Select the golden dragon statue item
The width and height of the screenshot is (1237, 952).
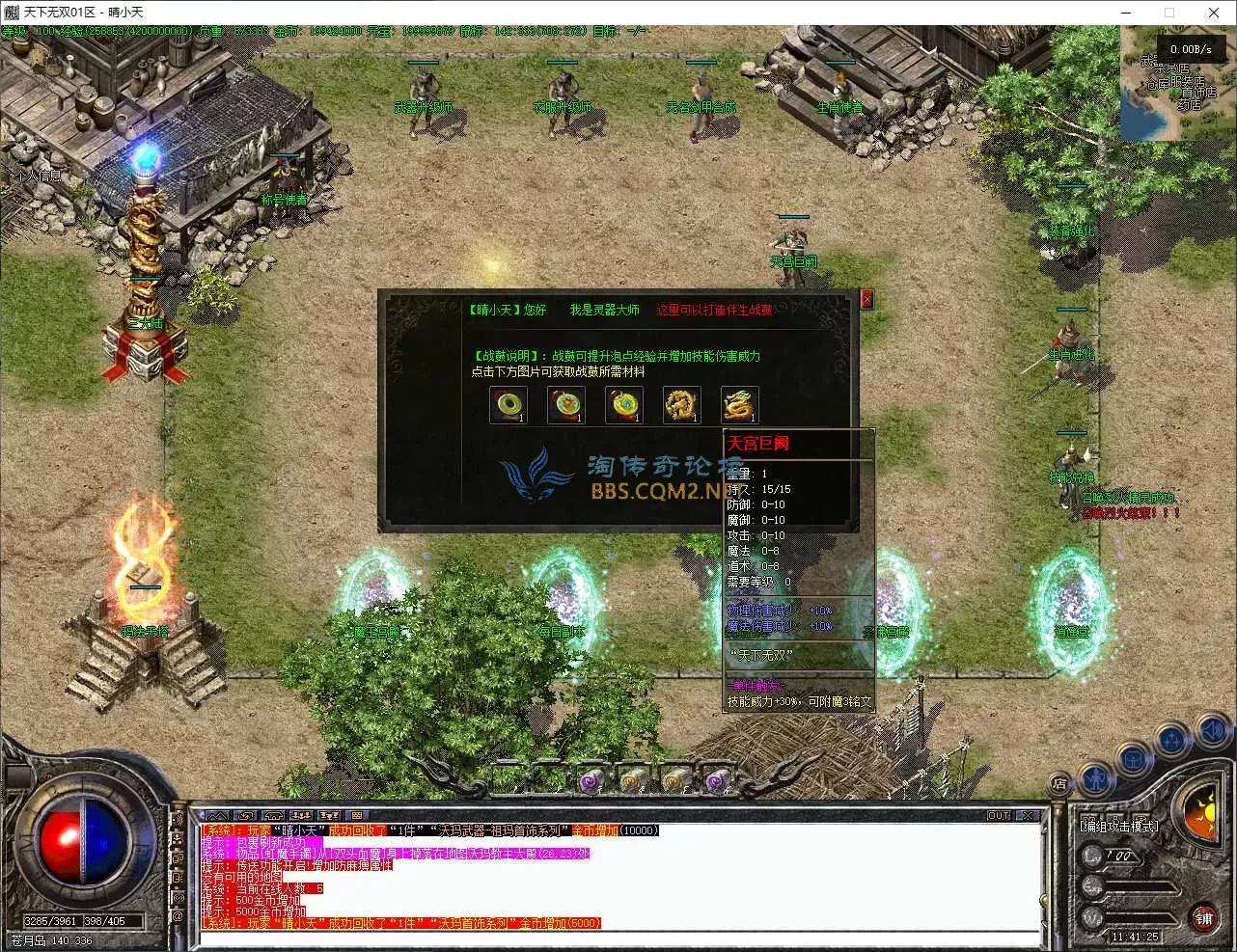click(x=739, y=405)
